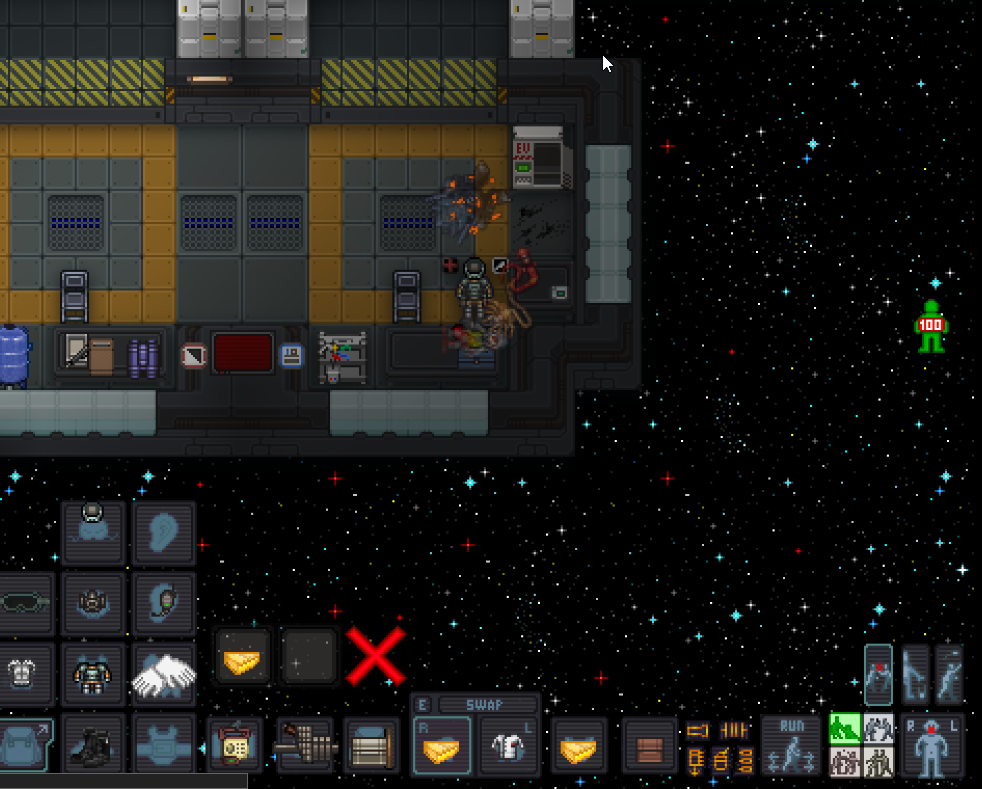
Task: Select the black boots slot
Action: pyautogui.click(x=93, y=746)
